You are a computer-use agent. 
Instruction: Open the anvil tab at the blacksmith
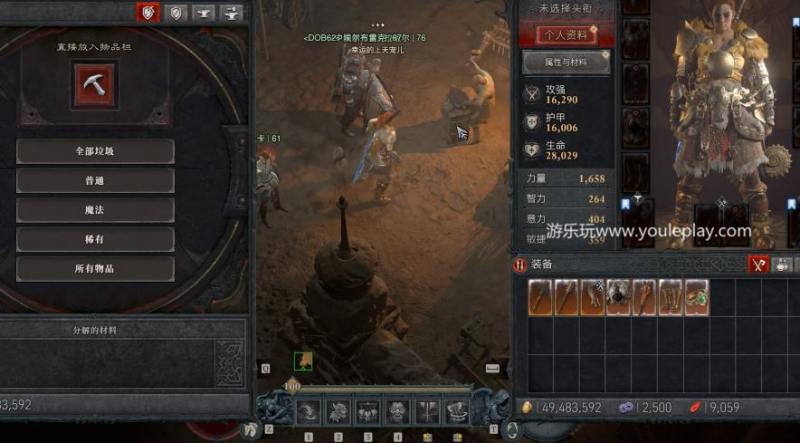click(x=205, y=13)
